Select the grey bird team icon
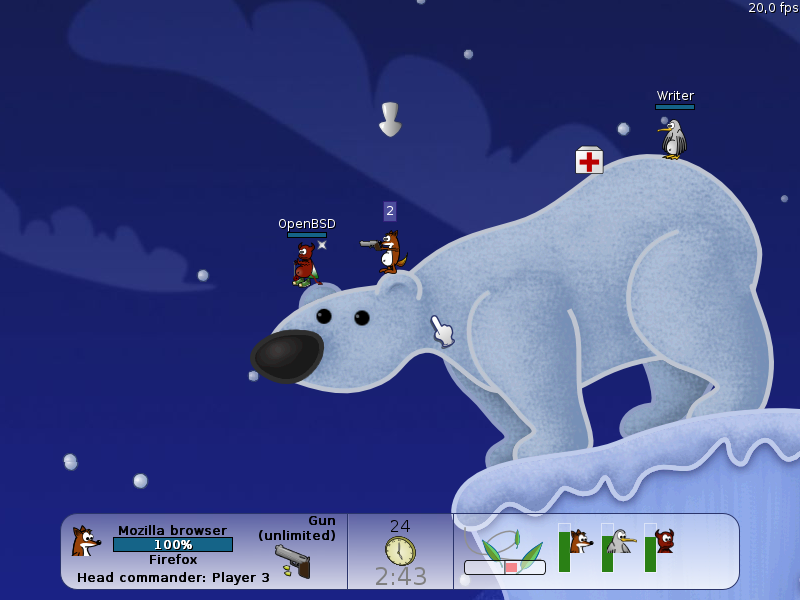Viewport: 800px width, 600px height. tap(622, 542)
